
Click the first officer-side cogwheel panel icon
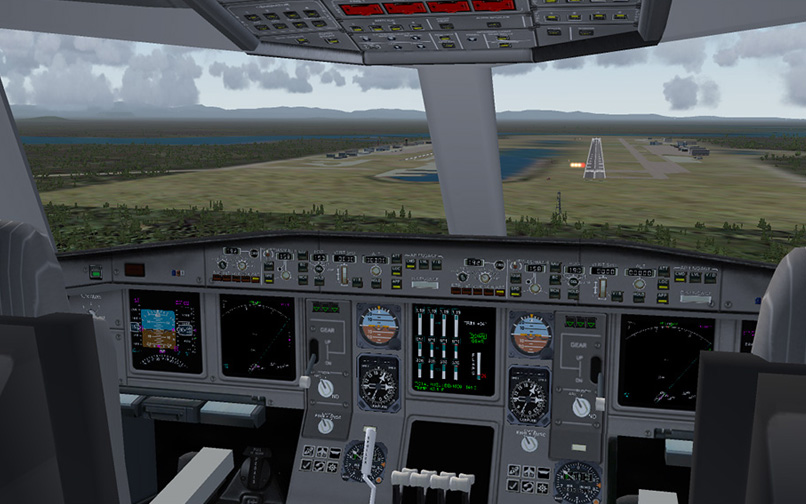pos(542,488)
